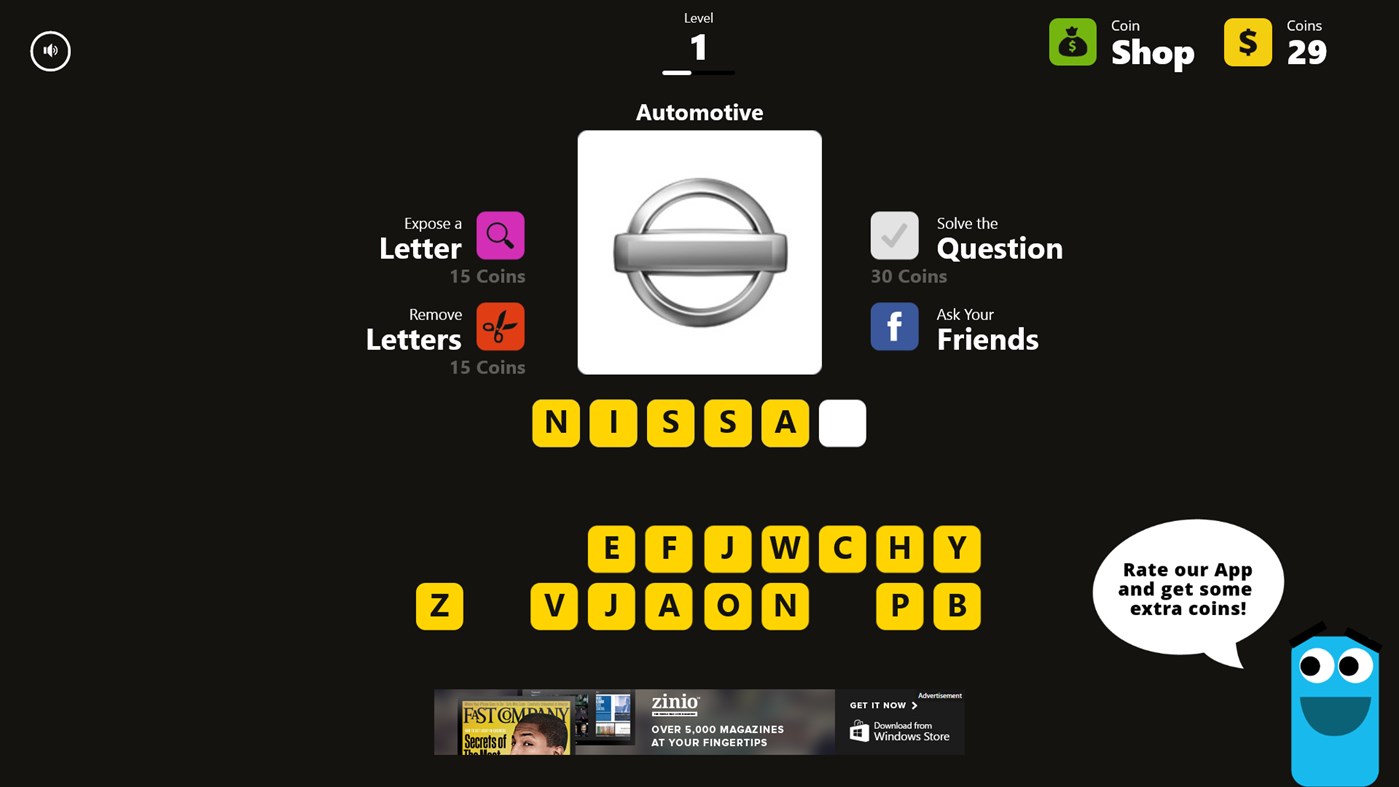
Task: Open the Coin Shop via money bag icon
Action: click(1072, 42)
